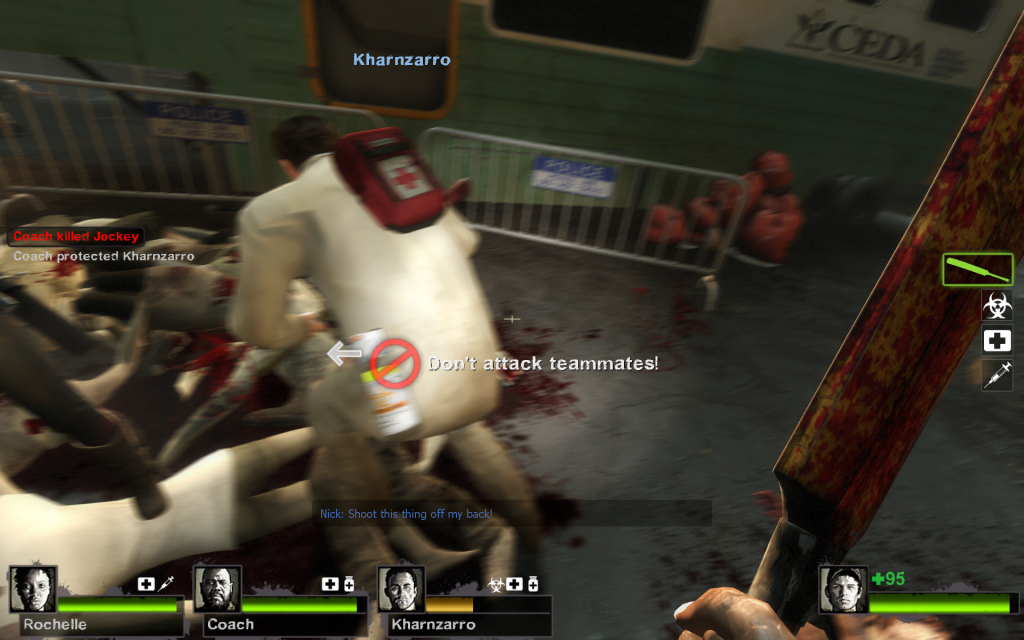Select Coach's teammate portrait
Image resolution: width=1024 pixels, height=640 pixels.
(x=217, y=589)
